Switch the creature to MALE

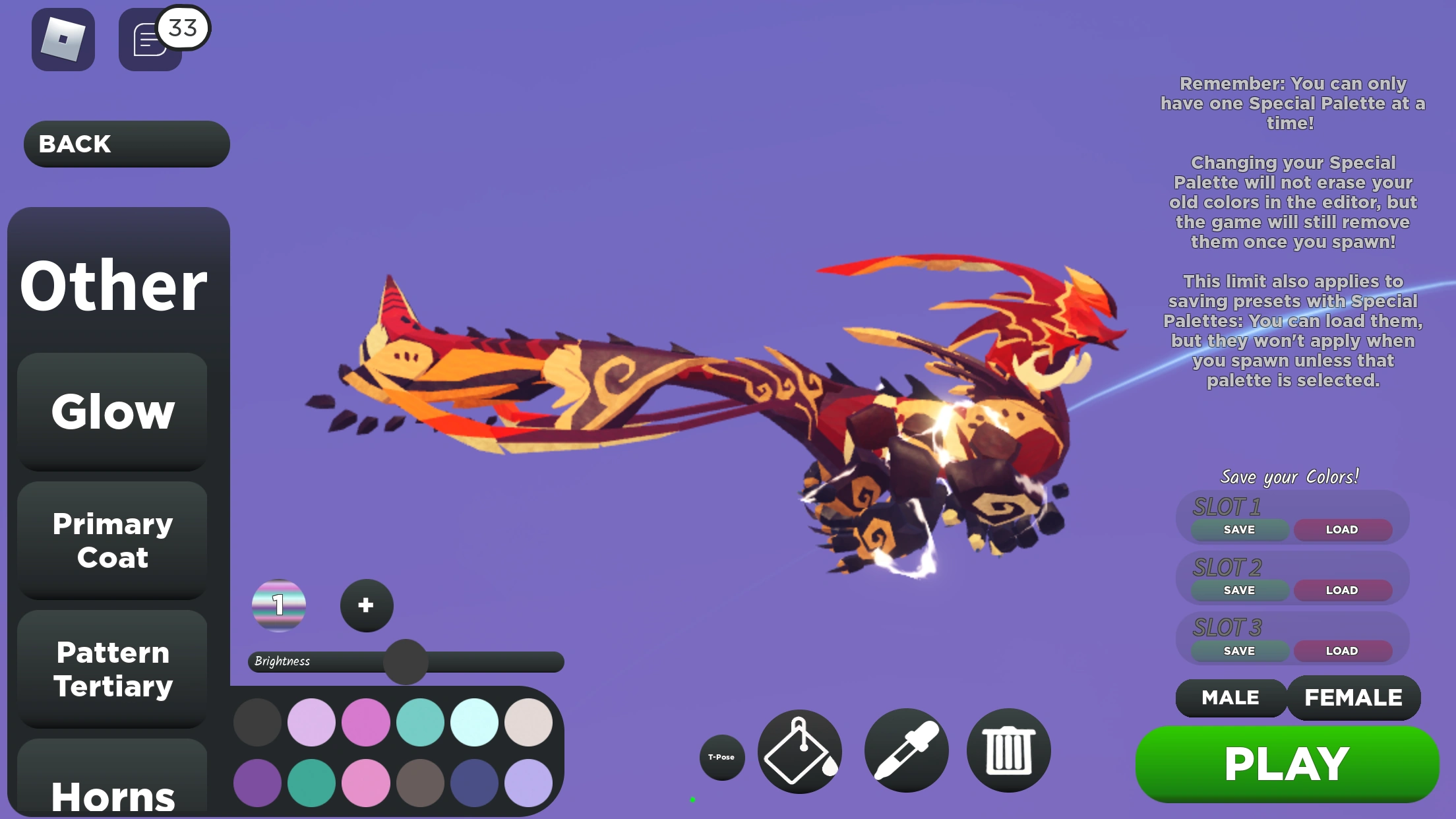coord(1229,698)
